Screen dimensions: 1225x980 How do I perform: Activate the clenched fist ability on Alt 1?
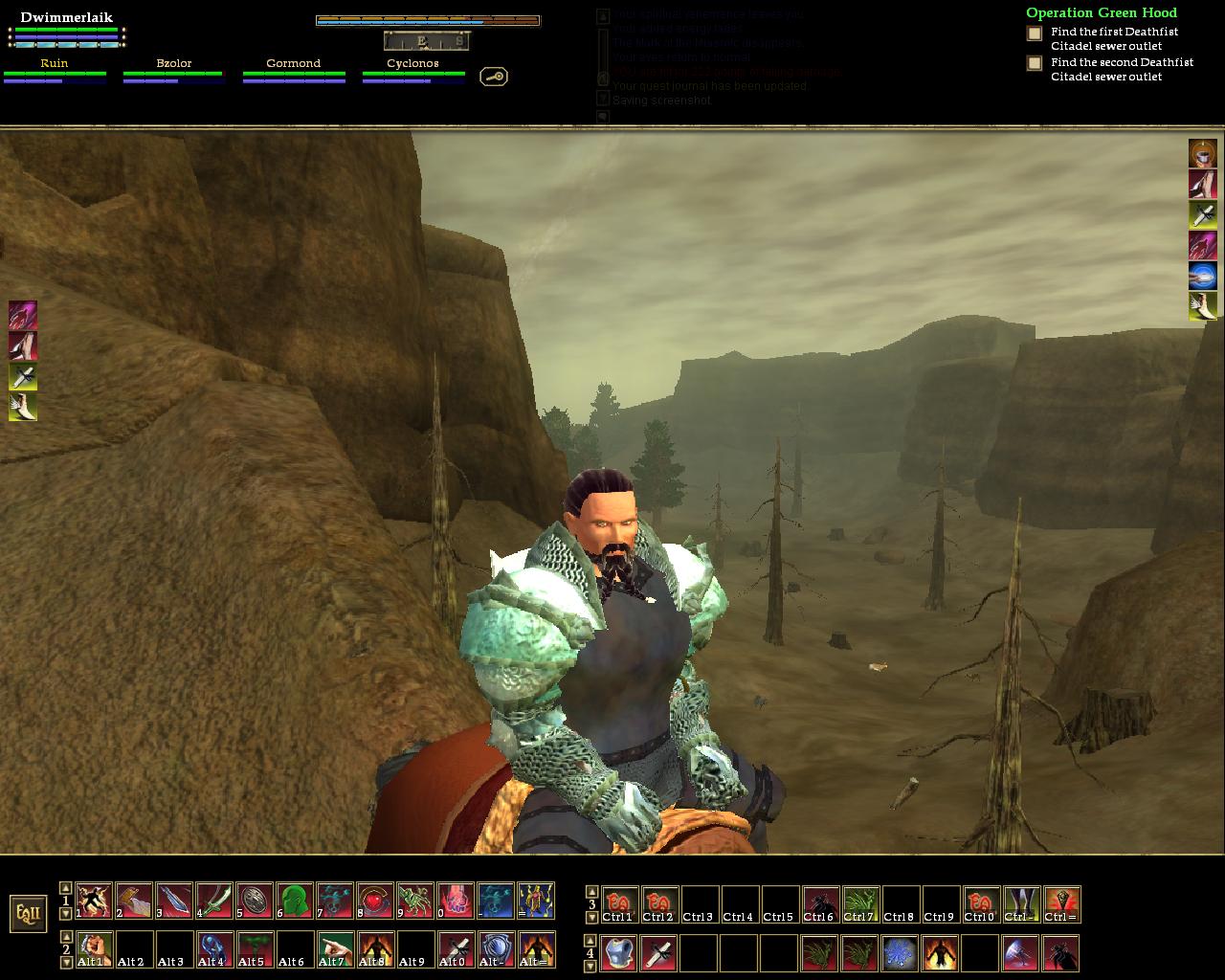94,948
